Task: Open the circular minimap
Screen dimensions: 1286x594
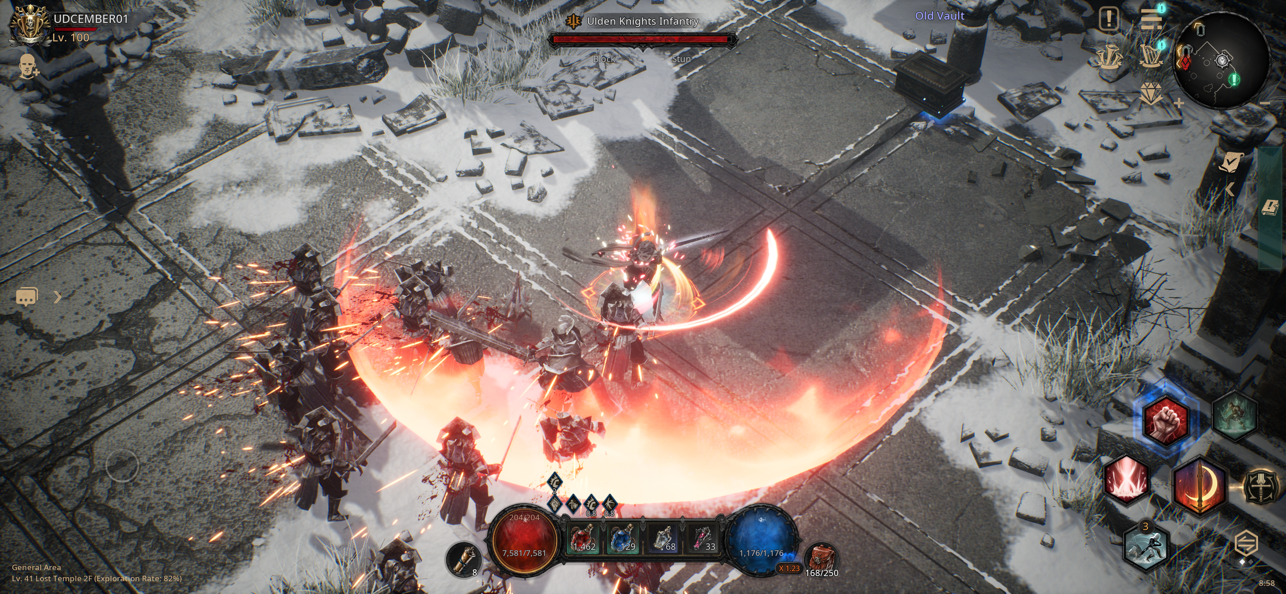Action: click(x=1221, y=60)
